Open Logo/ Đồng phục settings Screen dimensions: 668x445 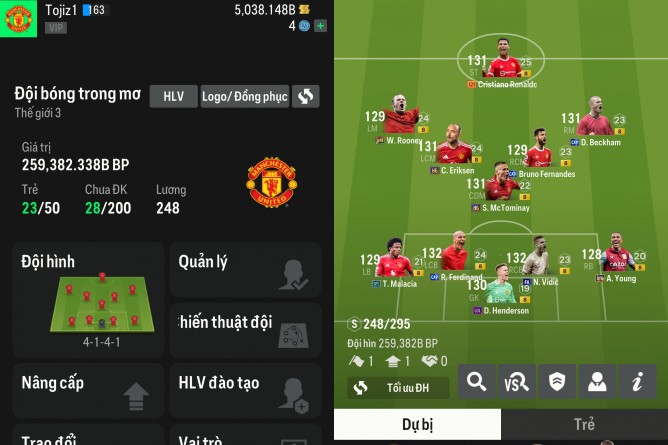tap(245, 96)
